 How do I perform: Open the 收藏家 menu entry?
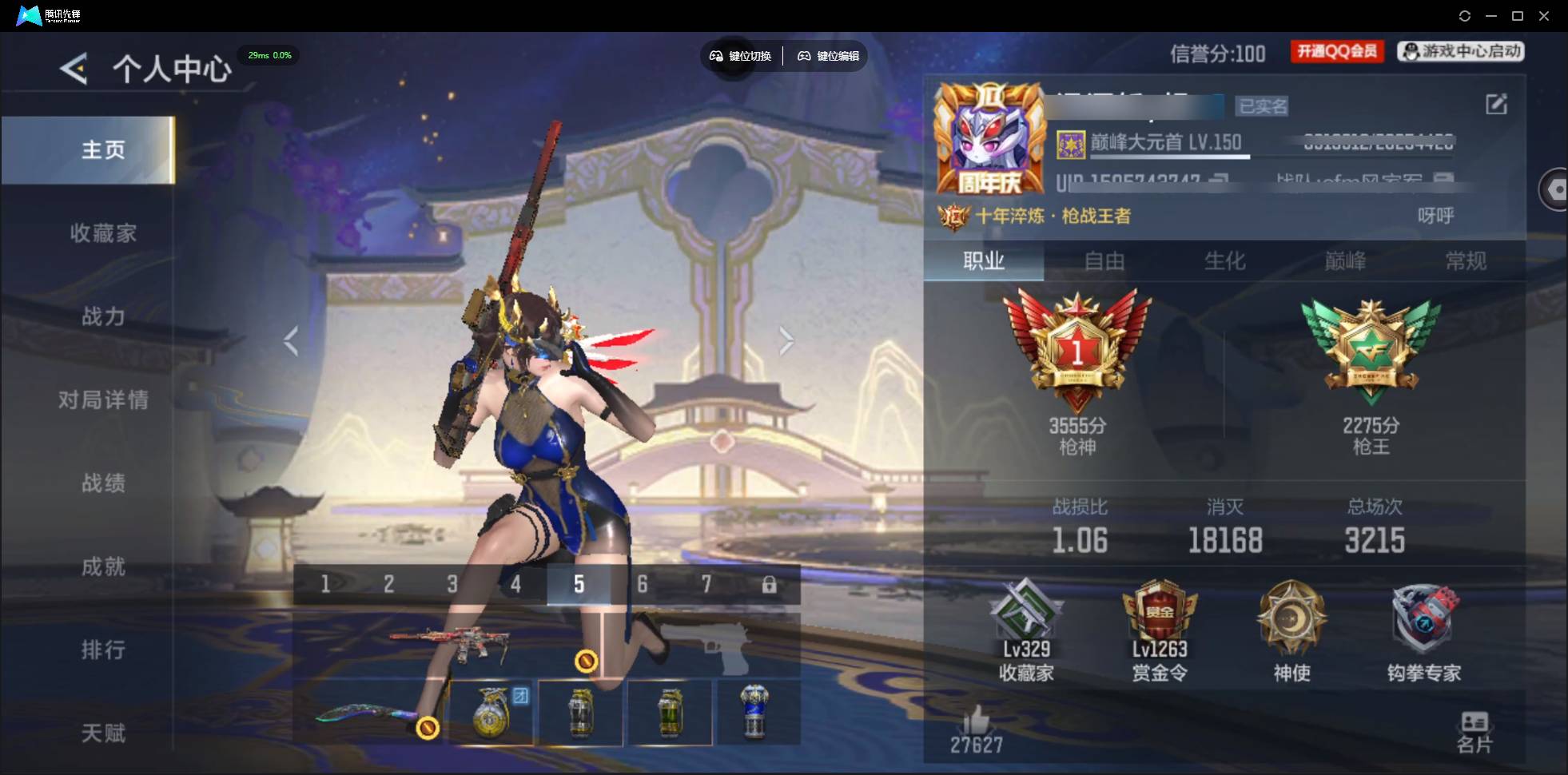point(103,233)
